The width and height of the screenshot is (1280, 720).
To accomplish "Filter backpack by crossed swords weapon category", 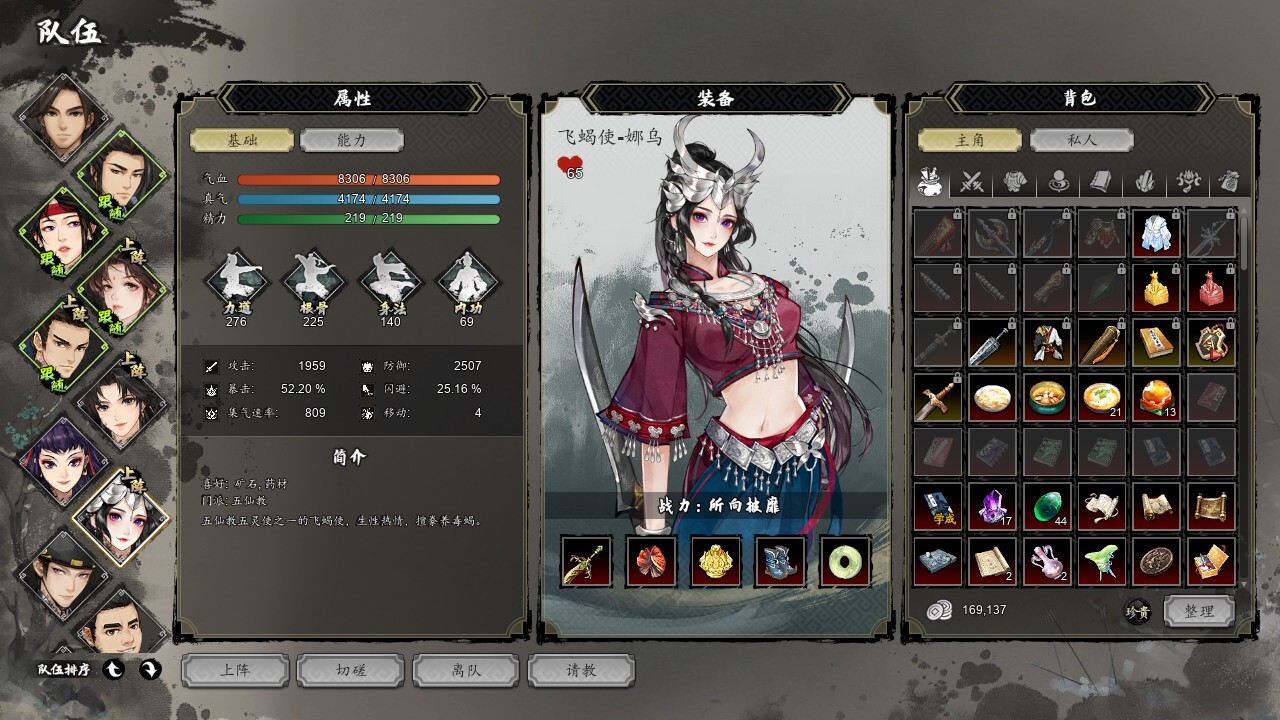I will (x=972, y=182).
